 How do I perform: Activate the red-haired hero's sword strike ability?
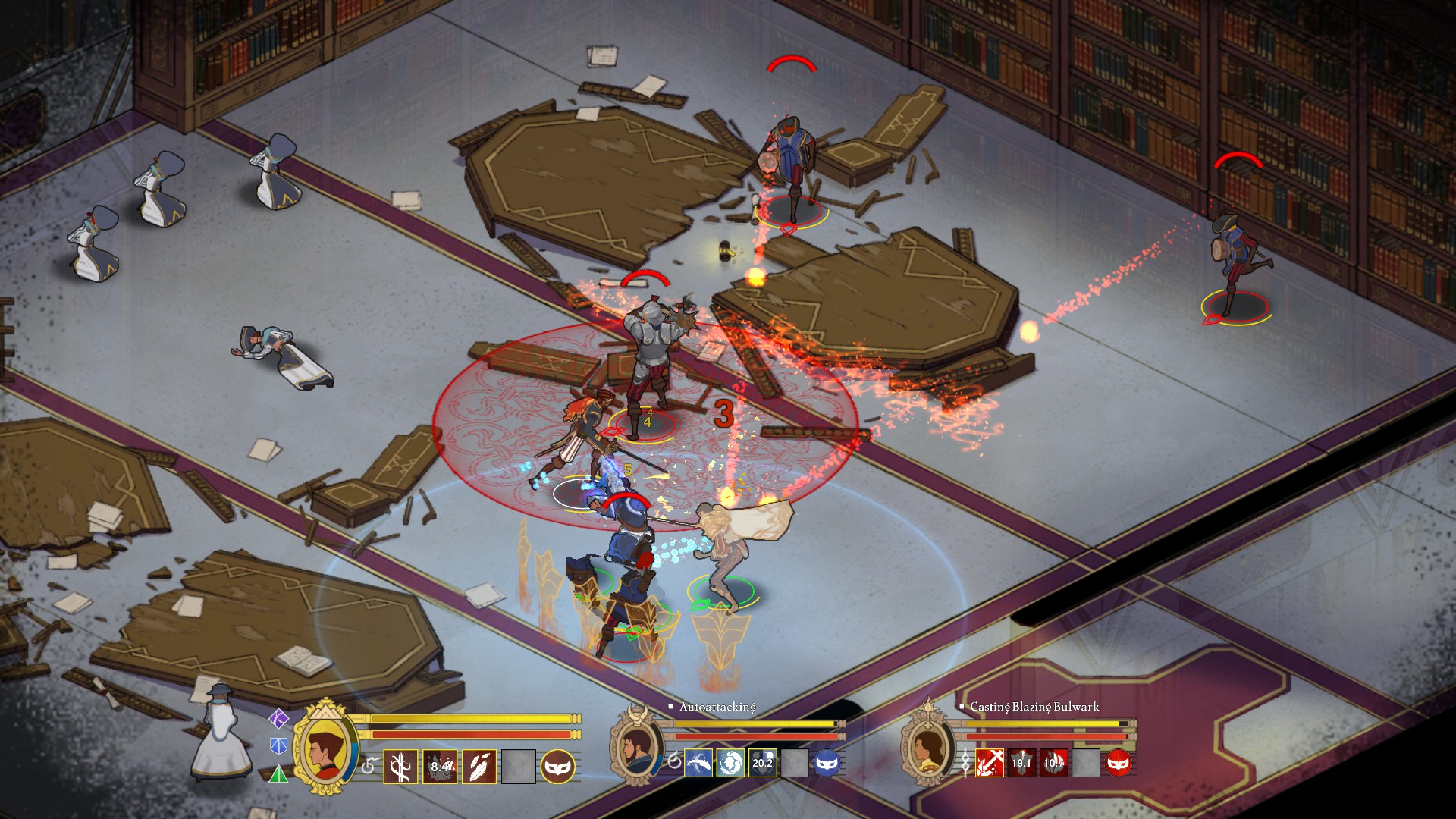(x=400, y=766)
